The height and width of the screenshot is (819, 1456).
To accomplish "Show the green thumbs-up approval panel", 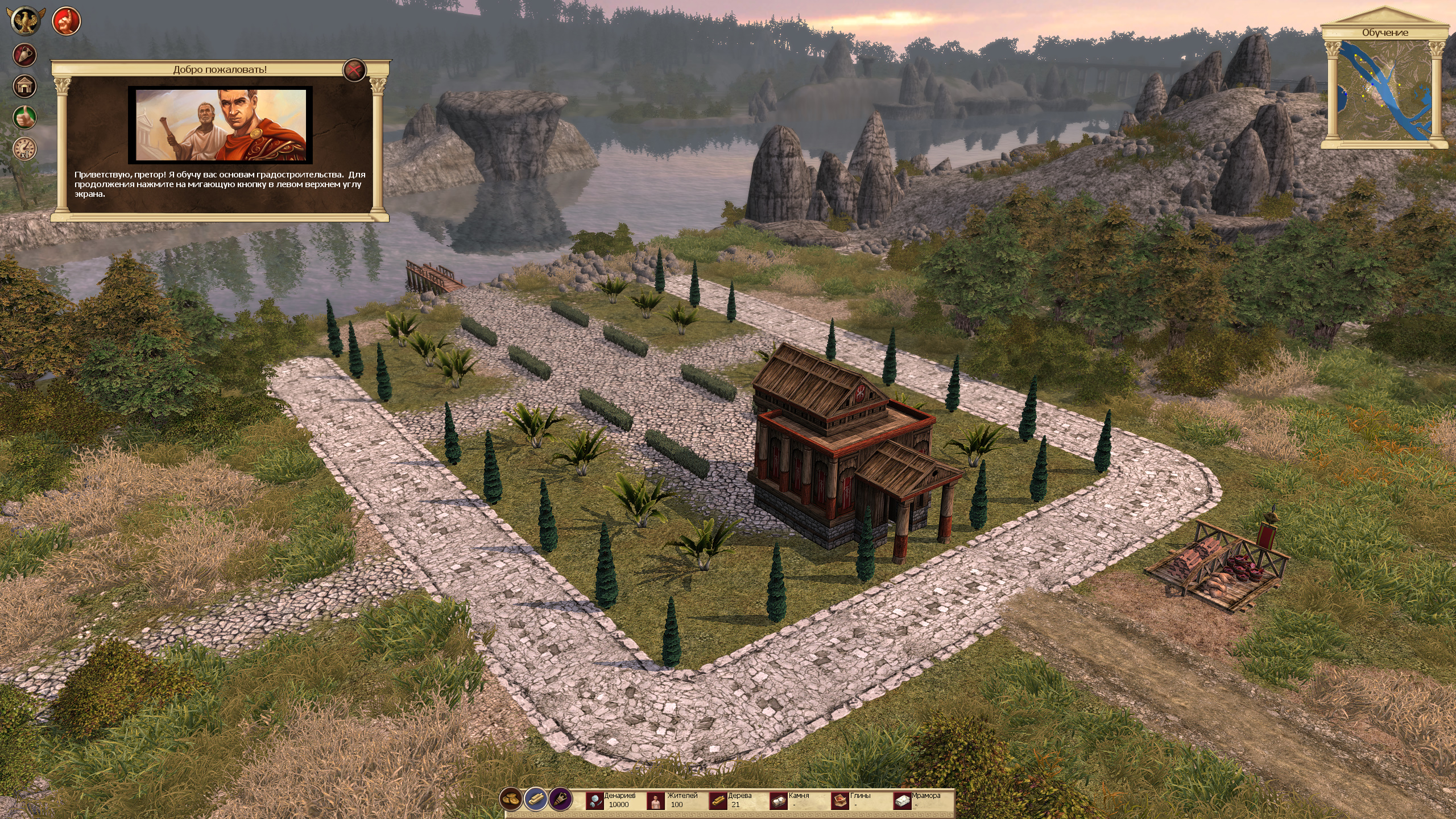I will 25,118.
